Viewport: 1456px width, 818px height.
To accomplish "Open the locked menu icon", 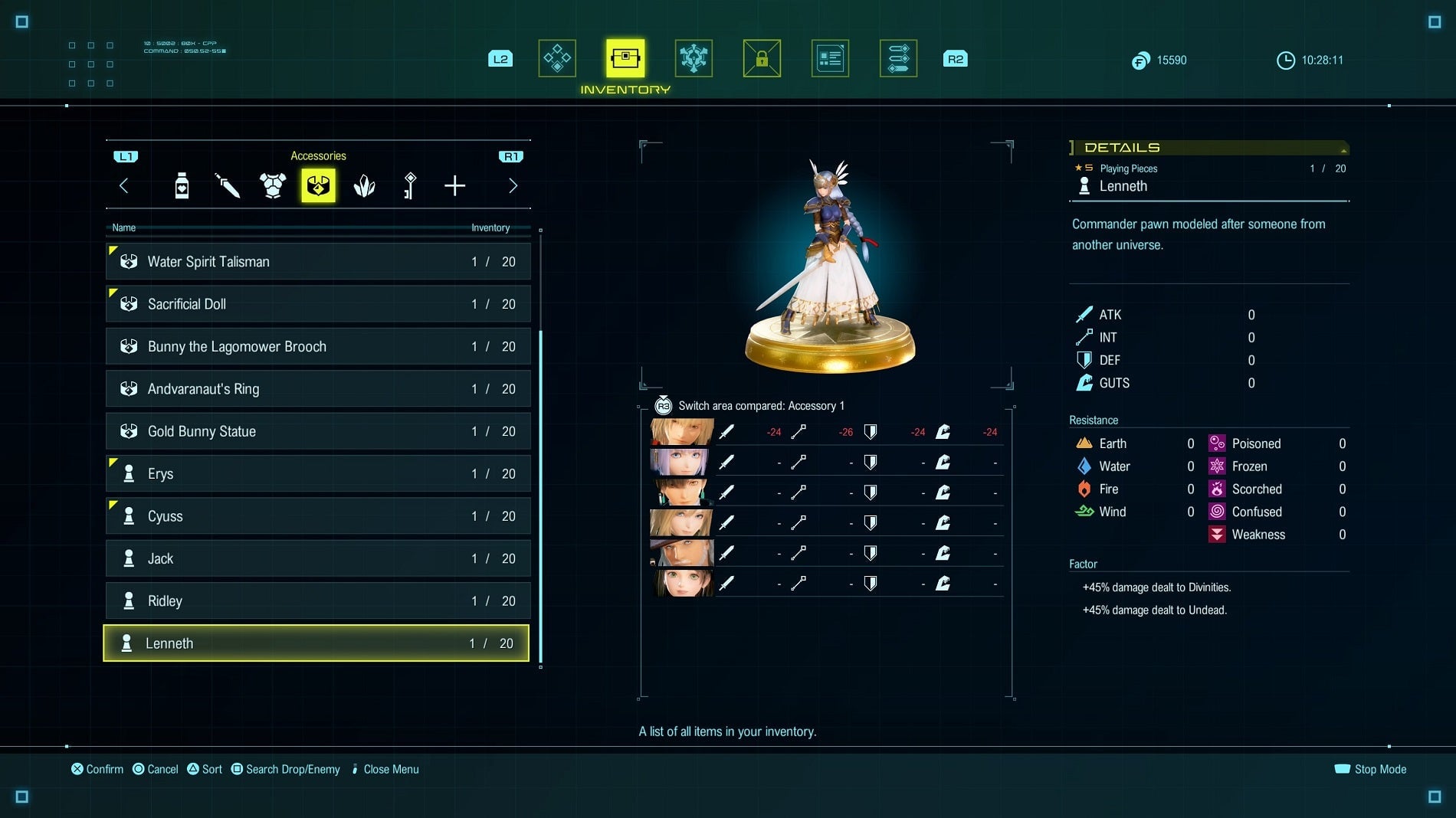I will click(x=762, y=57).
